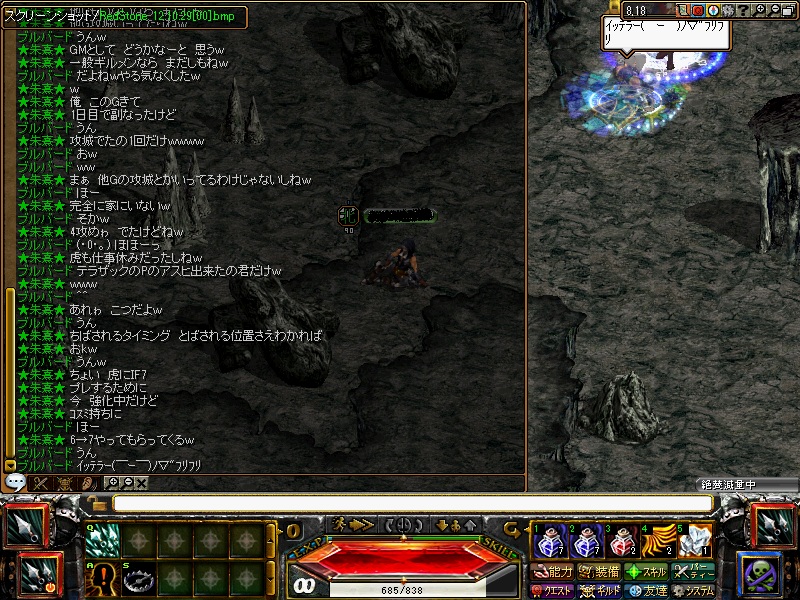Open the ギルド (Guild) window
Viewport: 800px width, 600px height.
tap(599, 591)
